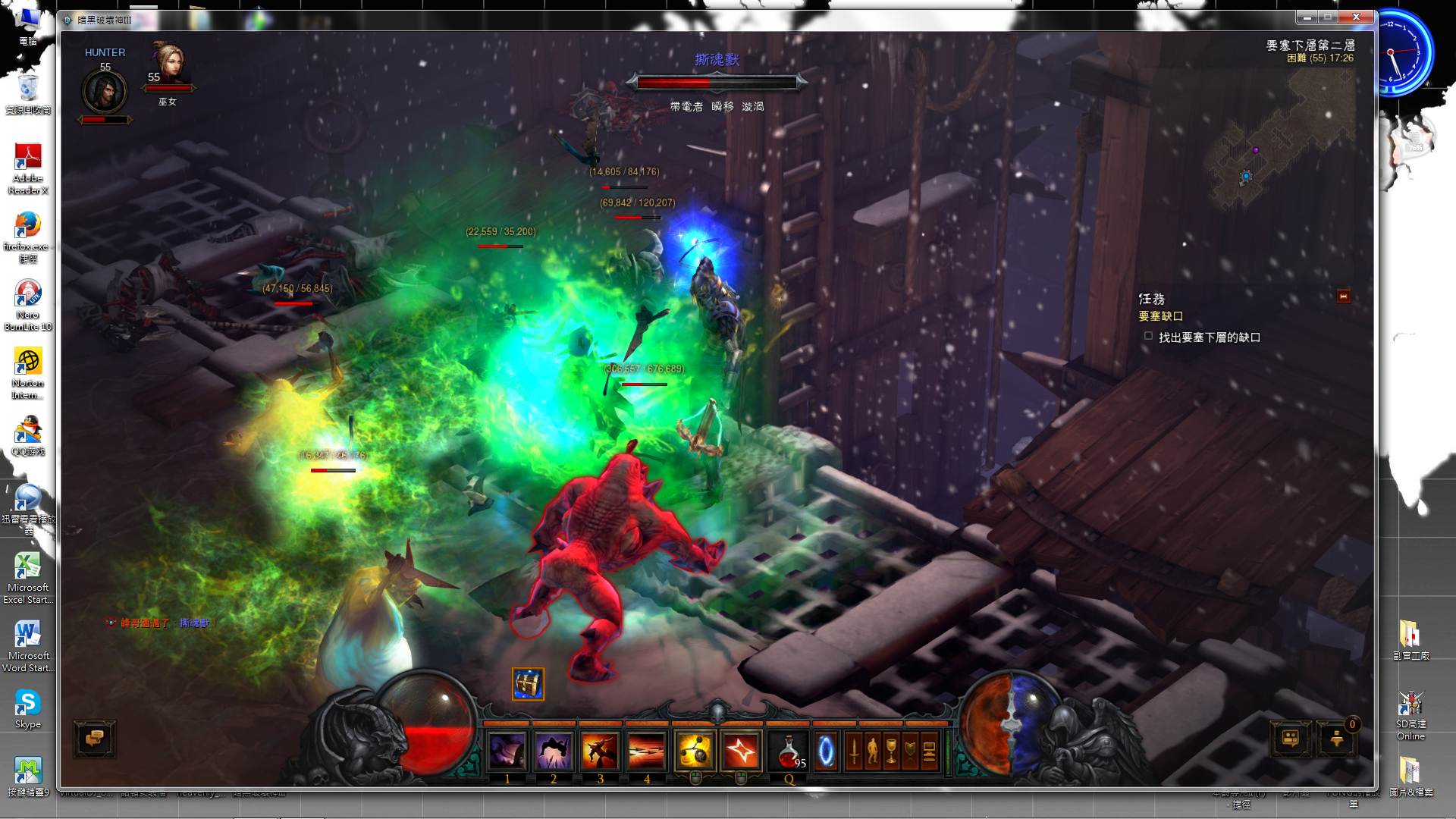The height and width of the screenshot is (819, 1456).
Task: Open the chat bubble button
Action: 95,738
